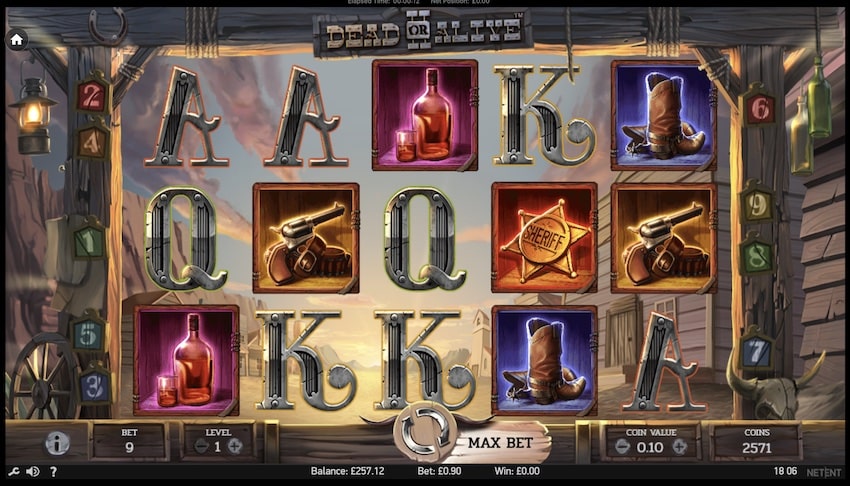
Task: Select payline number 8 marker
Action: point(757,255)
